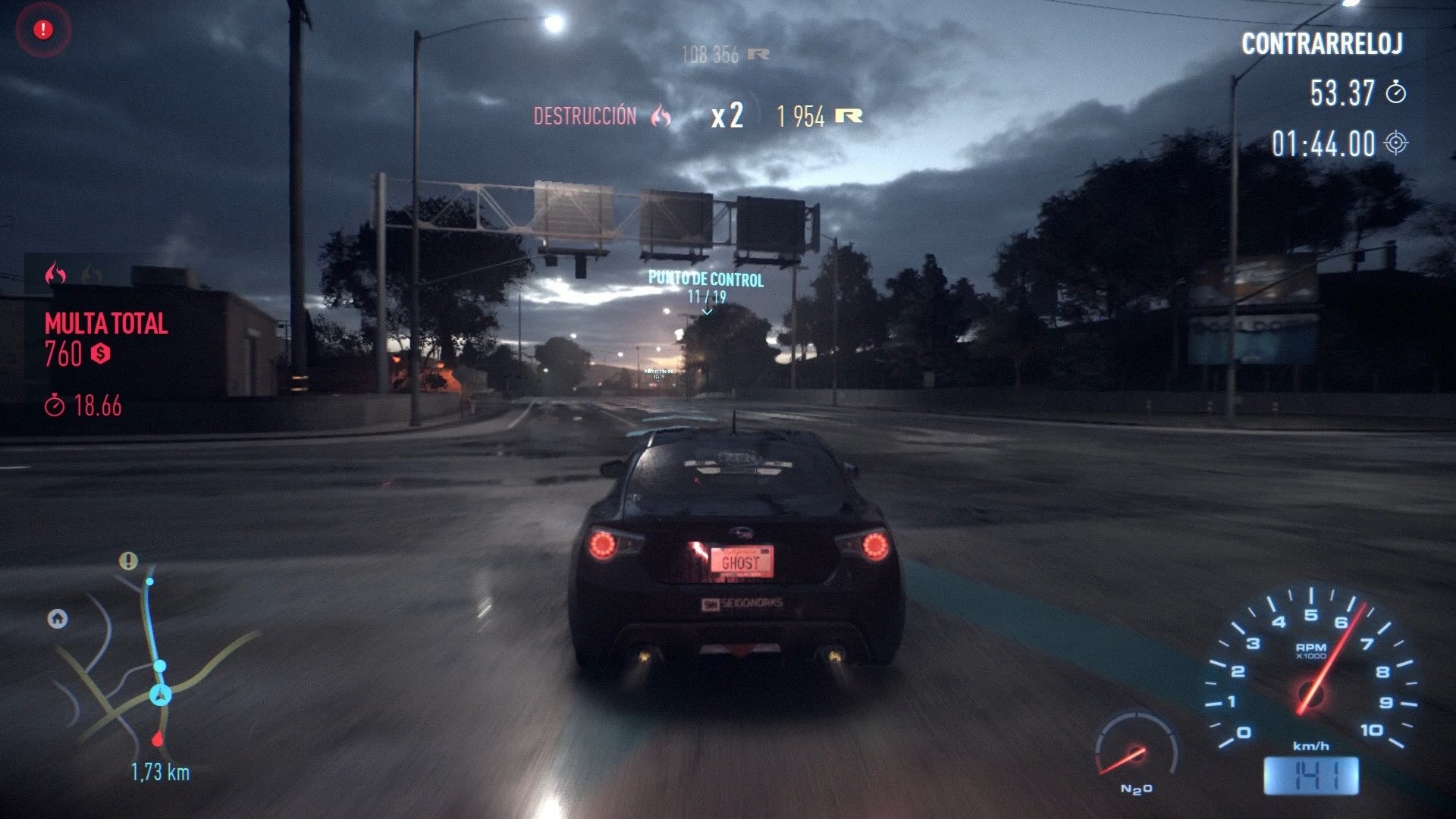Click the warning exclamation icon above the minimap

point(127,561)
